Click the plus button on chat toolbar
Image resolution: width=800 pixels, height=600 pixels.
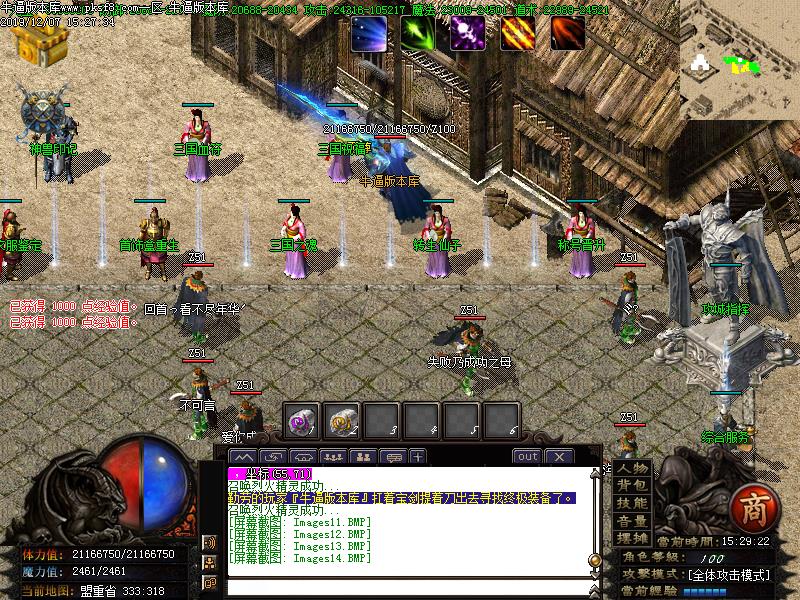(417, 457)
